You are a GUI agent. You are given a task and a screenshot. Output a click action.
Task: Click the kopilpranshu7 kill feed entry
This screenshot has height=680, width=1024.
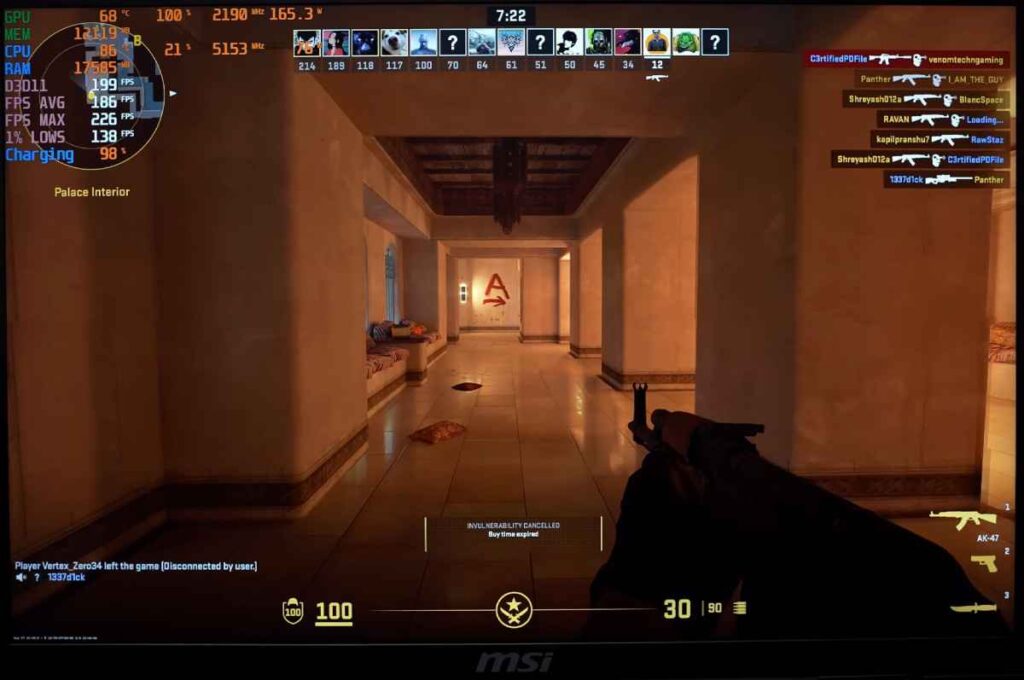click(938, 139)
